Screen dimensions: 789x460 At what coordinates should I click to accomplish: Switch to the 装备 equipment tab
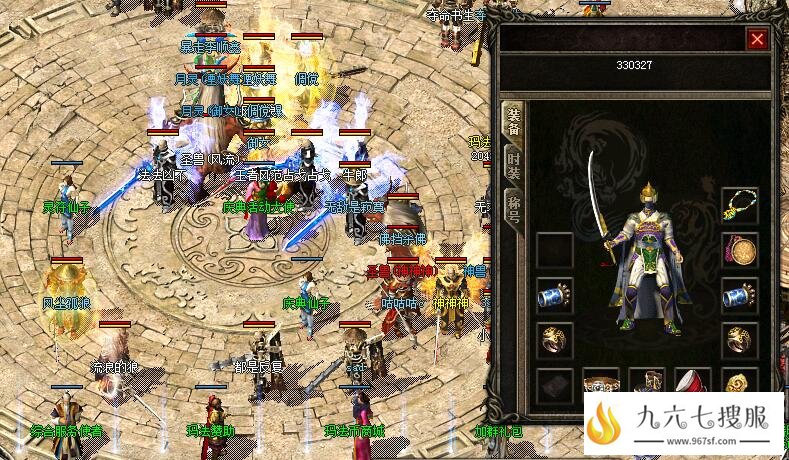coord(513,124)
